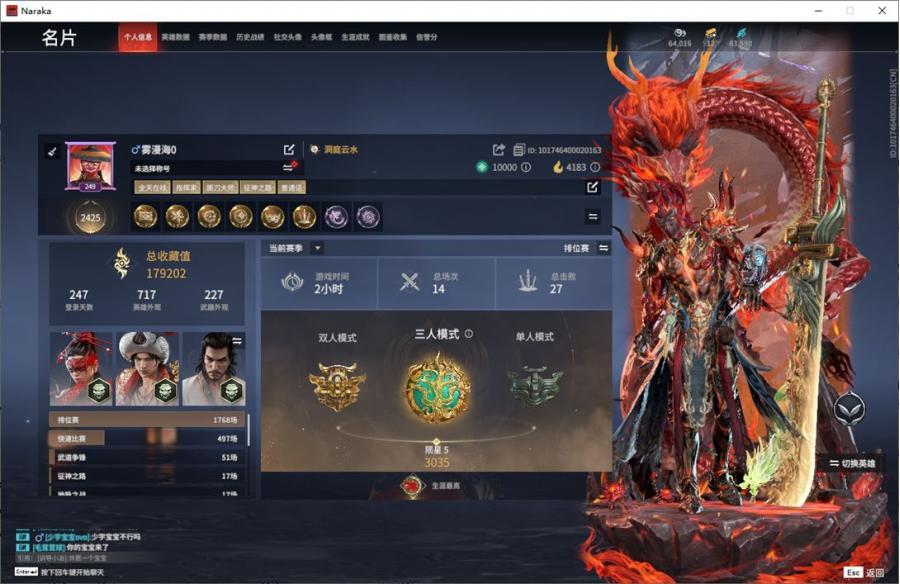Select the 双人模式 rank emblem
The width and height of the screenshot is (900, 584).
(337, 385)
